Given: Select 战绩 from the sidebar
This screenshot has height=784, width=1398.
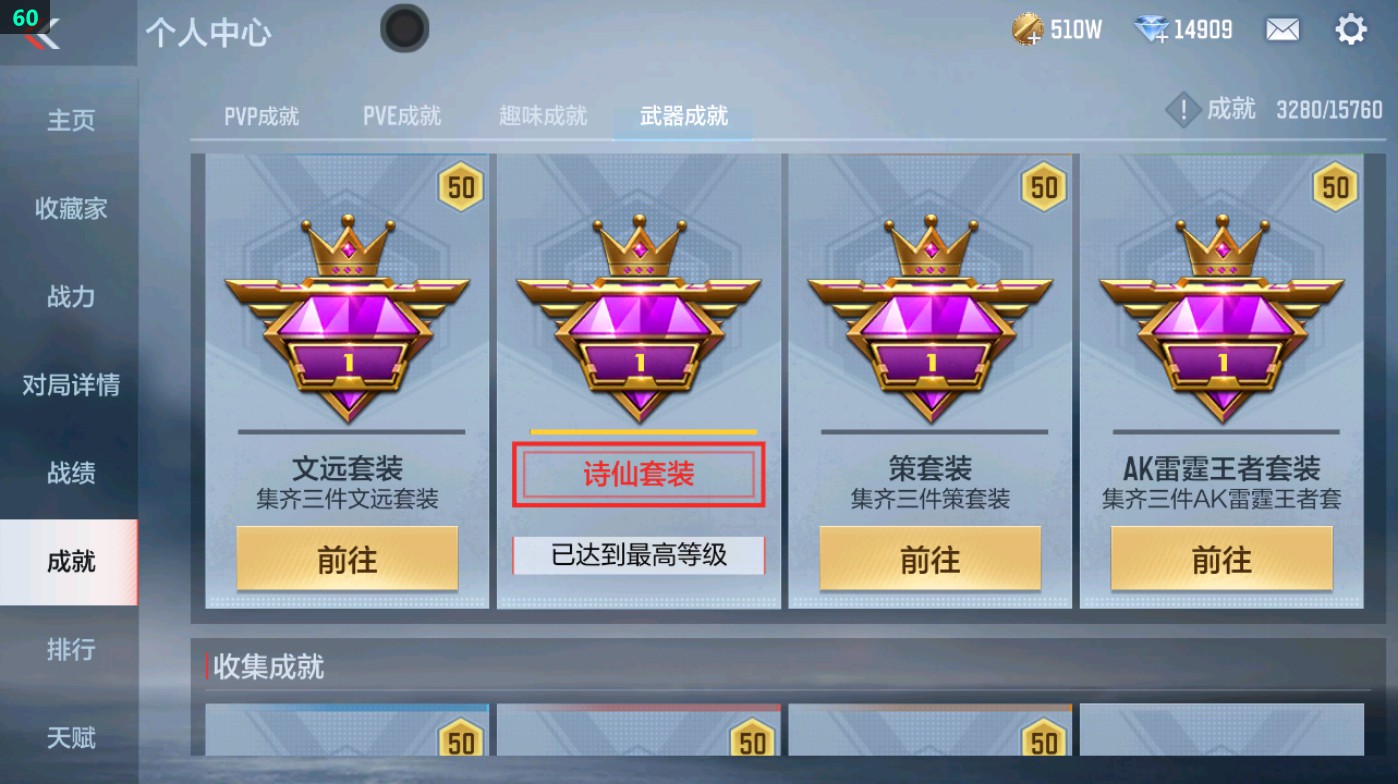Looking at the screenshot, I should [x=70, y=473].
